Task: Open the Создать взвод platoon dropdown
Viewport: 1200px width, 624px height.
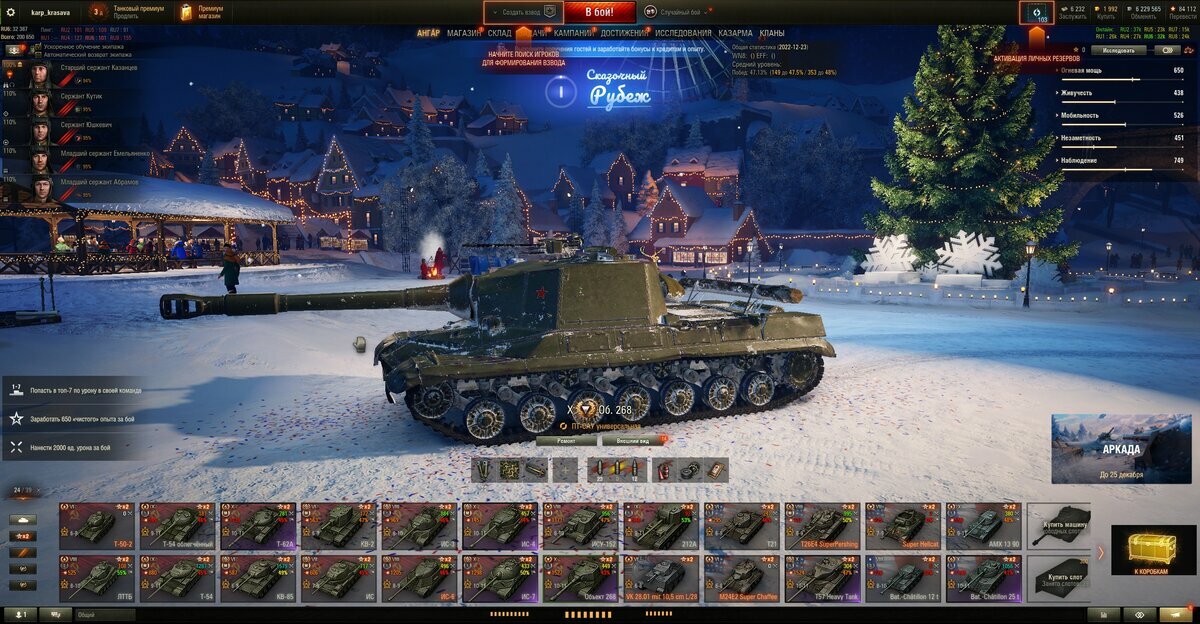Action: 520,12
